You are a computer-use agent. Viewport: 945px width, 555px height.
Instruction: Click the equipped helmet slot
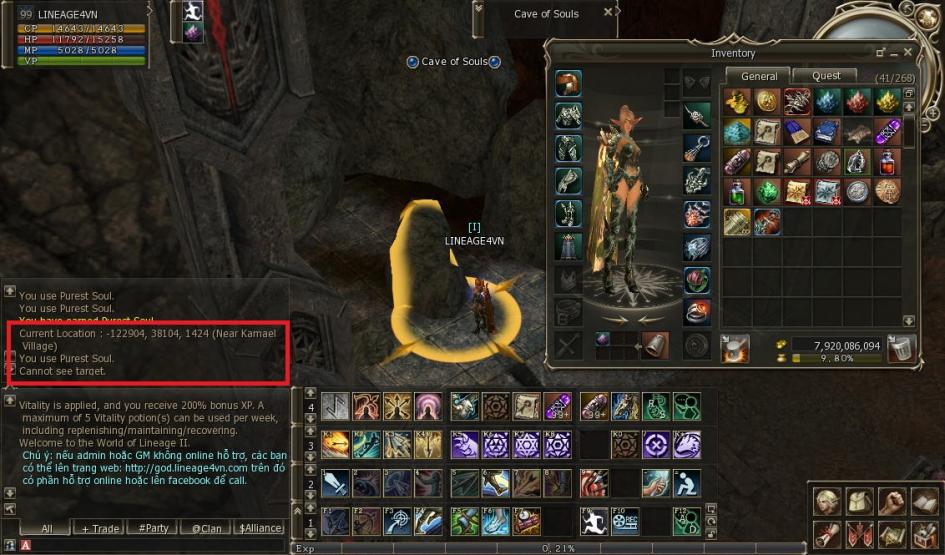[569, 84]
